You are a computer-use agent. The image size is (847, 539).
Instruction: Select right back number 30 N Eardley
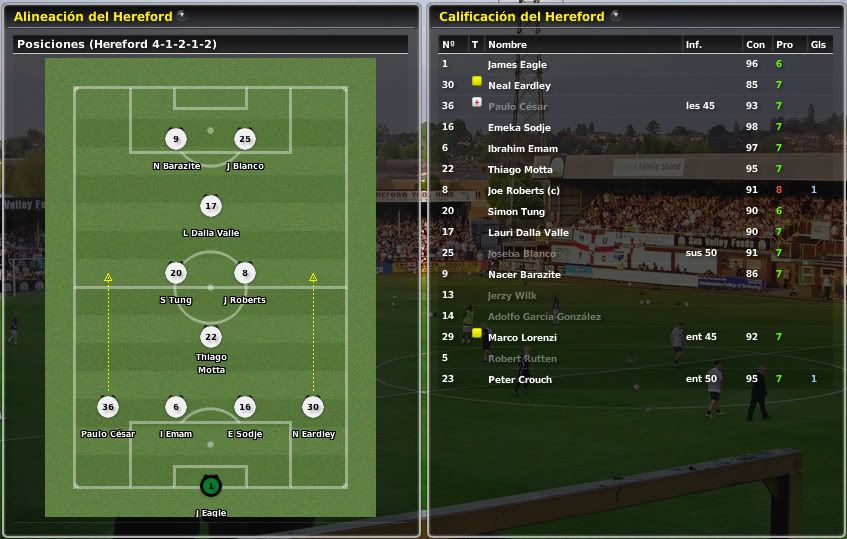pos(313,407)
